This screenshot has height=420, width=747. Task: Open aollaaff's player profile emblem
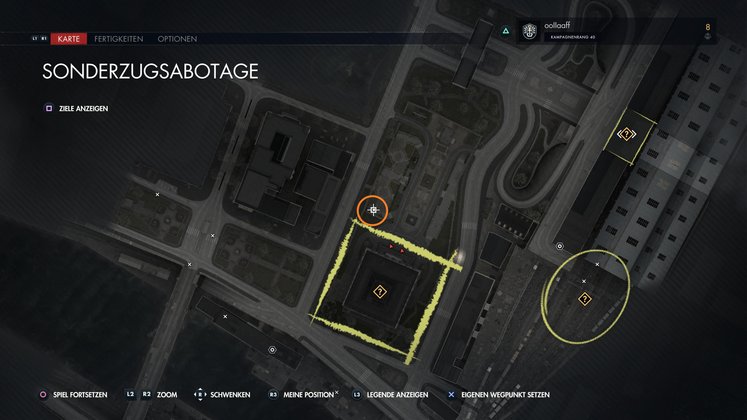[528, 32]
